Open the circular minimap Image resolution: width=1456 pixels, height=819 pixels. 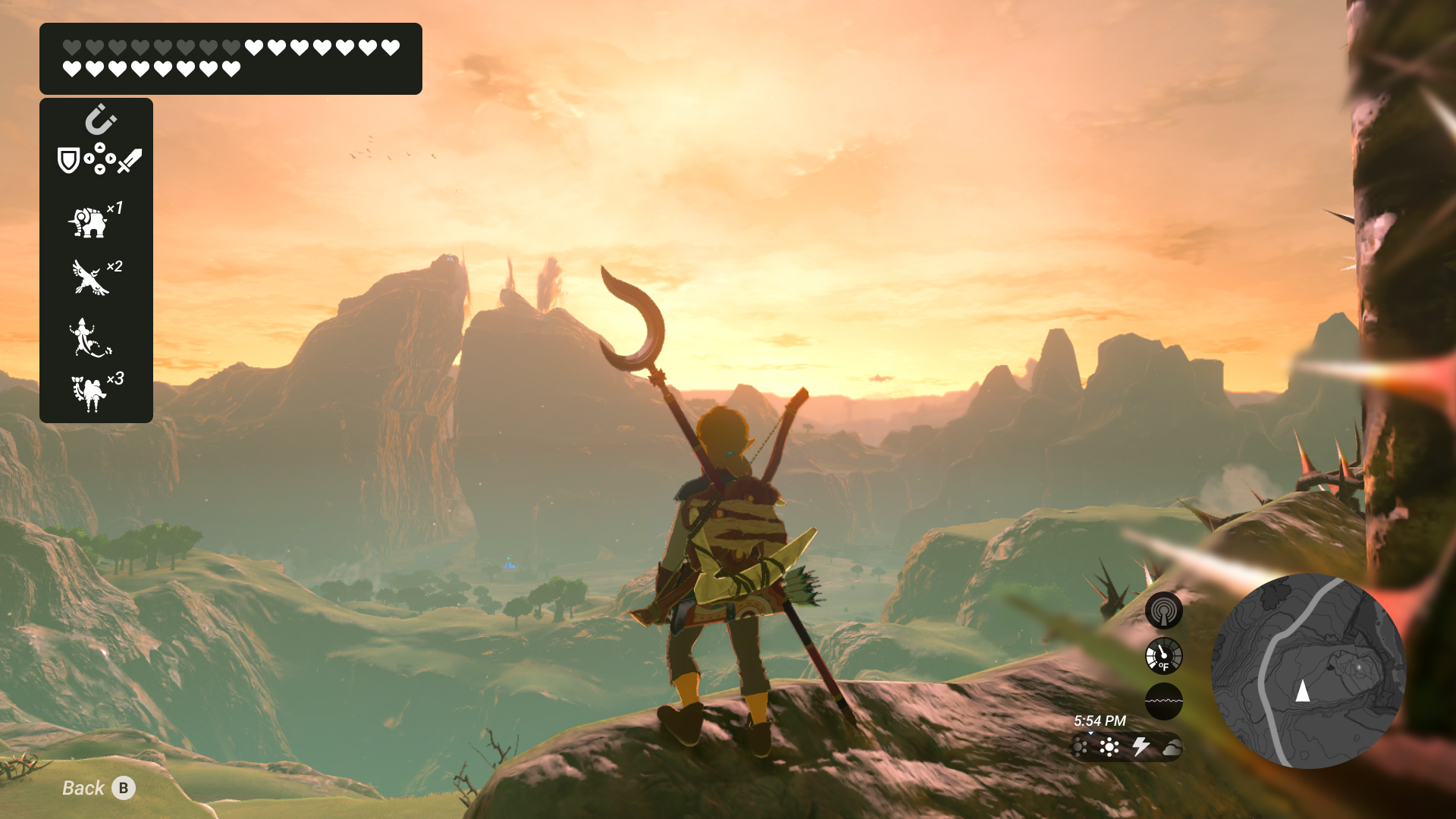pos(1308,671)
